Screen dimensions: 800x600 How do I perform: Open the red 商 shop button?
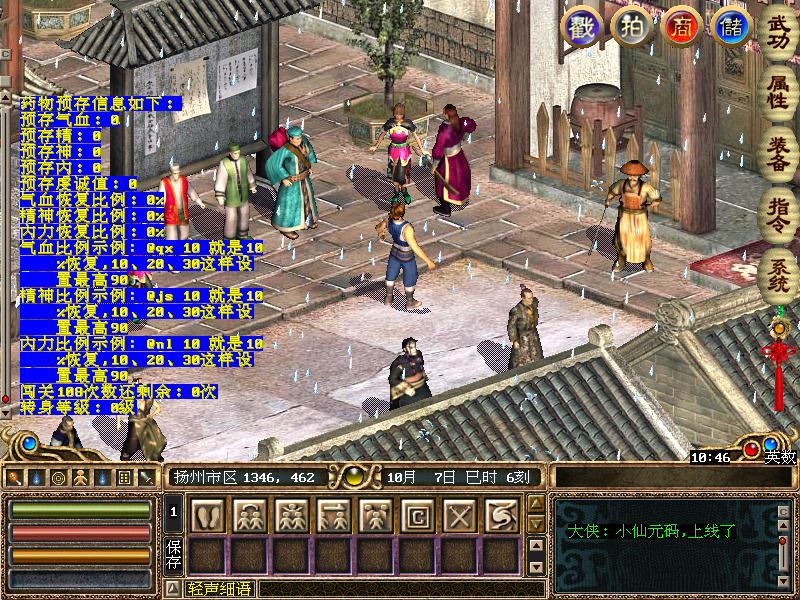click(682, 27)
